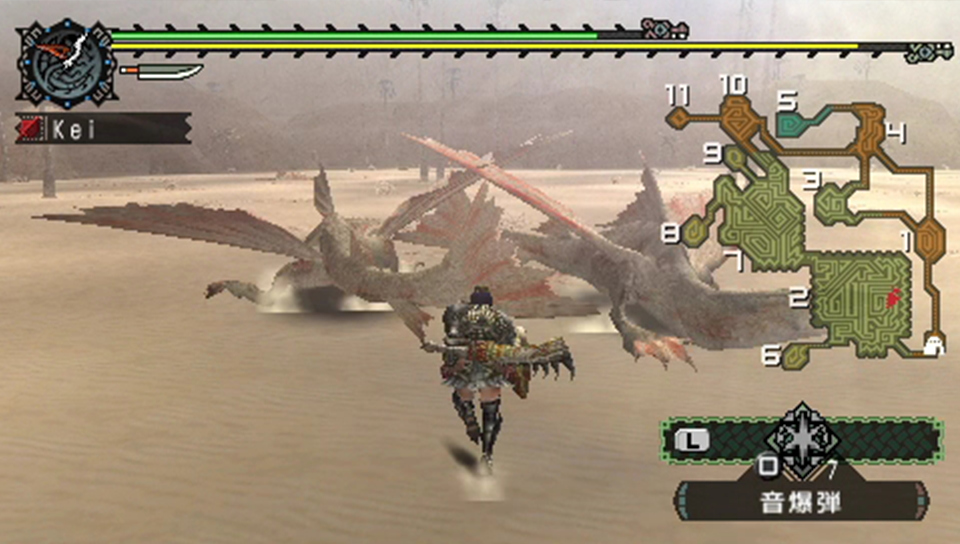Select area 4 on the map
Viewport: 960px width, 544px height.
click(x=868, y=132)
